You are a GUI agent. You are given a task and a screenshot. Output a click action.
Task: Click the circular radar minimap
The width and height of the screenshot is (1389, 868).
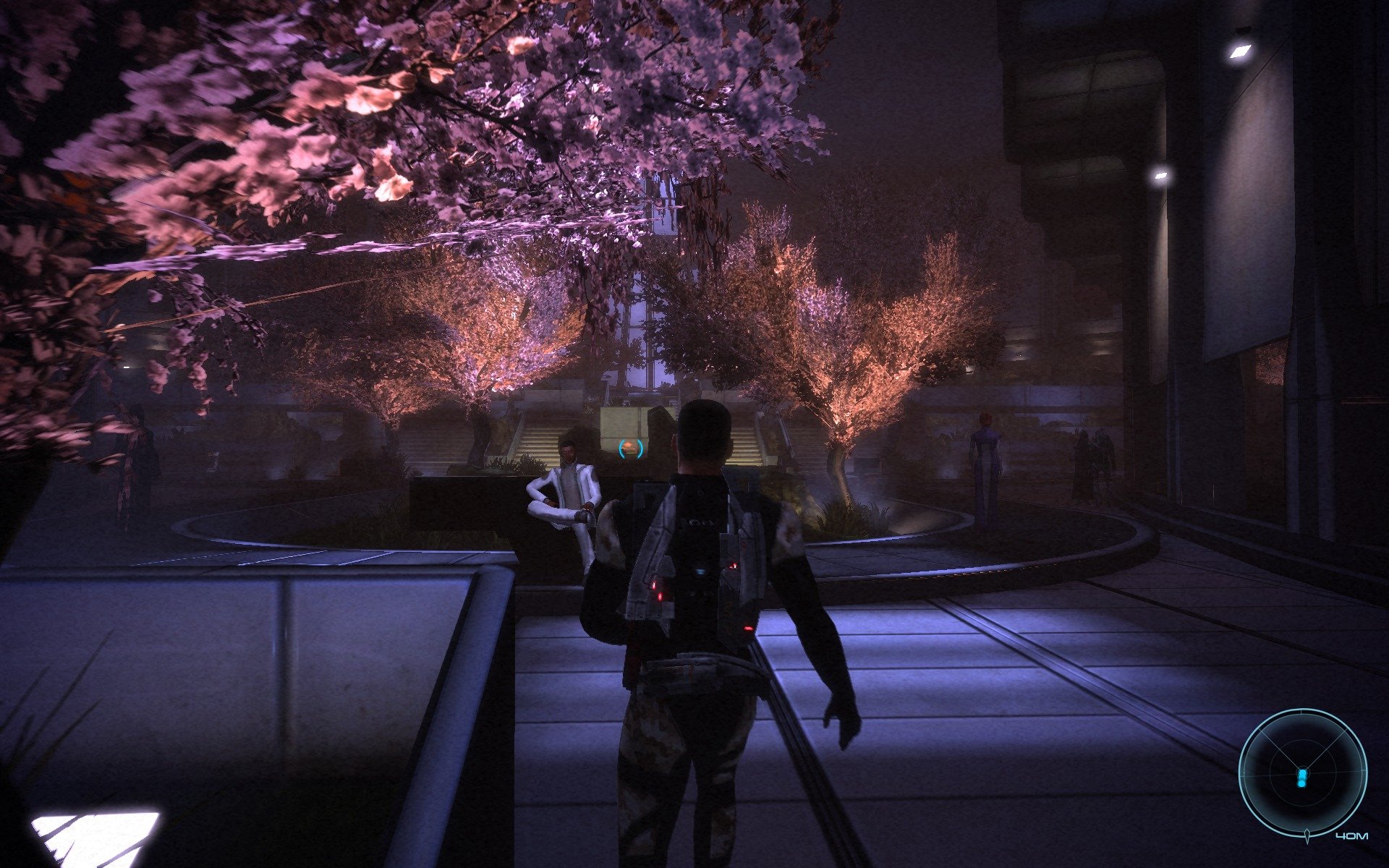point(1302,773)
